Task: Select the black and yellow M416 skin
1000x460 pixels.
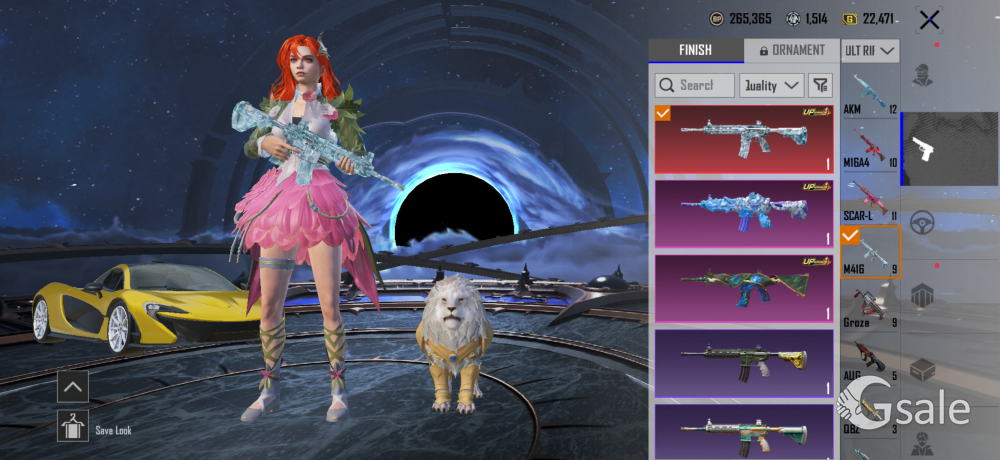Action: pos(743,363)
